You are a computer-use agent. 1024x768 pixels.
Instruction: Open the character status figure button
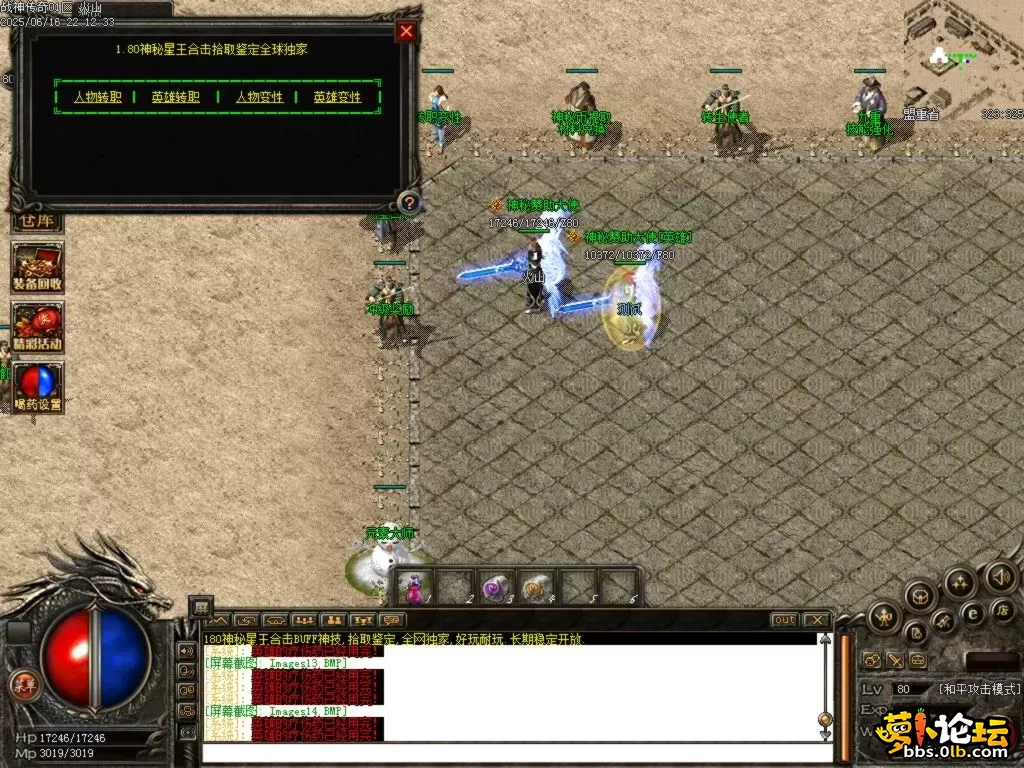(x=884, y=617)
